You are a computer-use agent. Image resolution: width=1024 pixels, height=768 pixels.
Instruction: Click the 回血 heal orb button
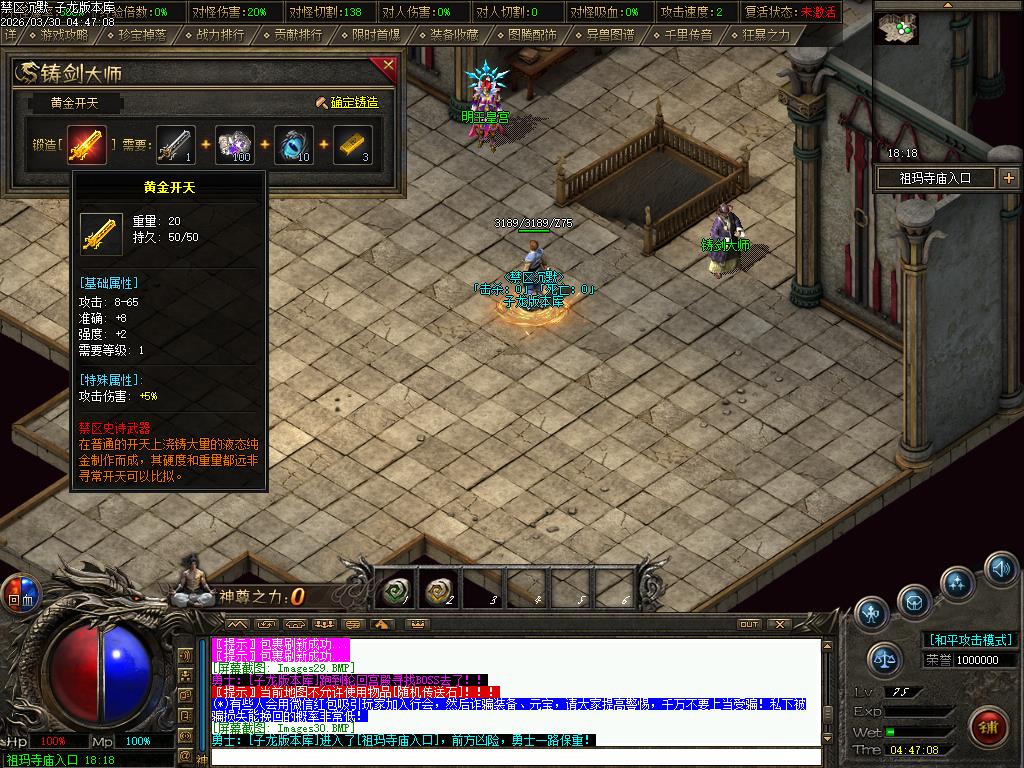pyautogui.click(x=20, y=593)
